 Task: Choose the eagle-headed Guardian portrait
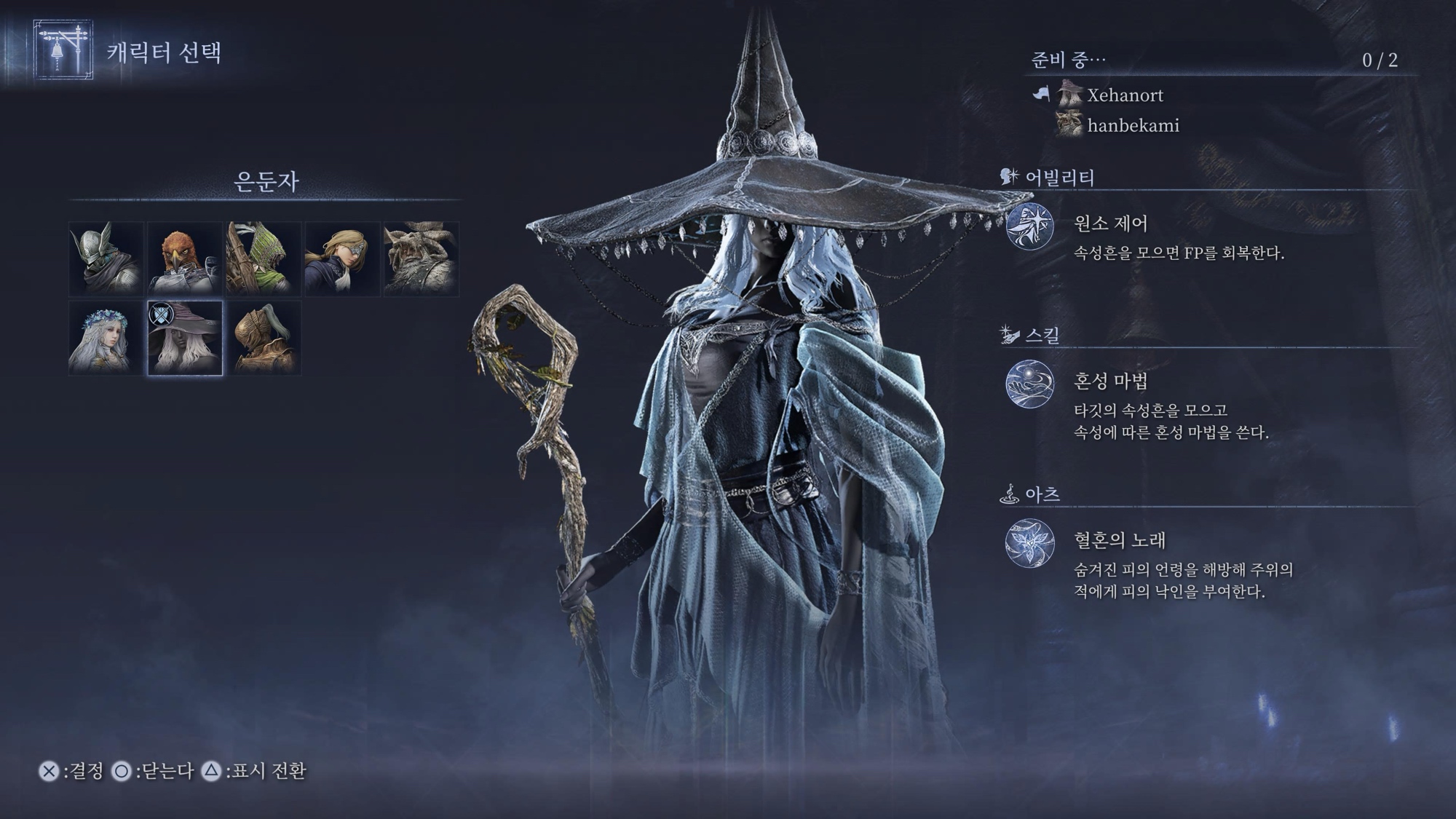(x=185, y=259)
